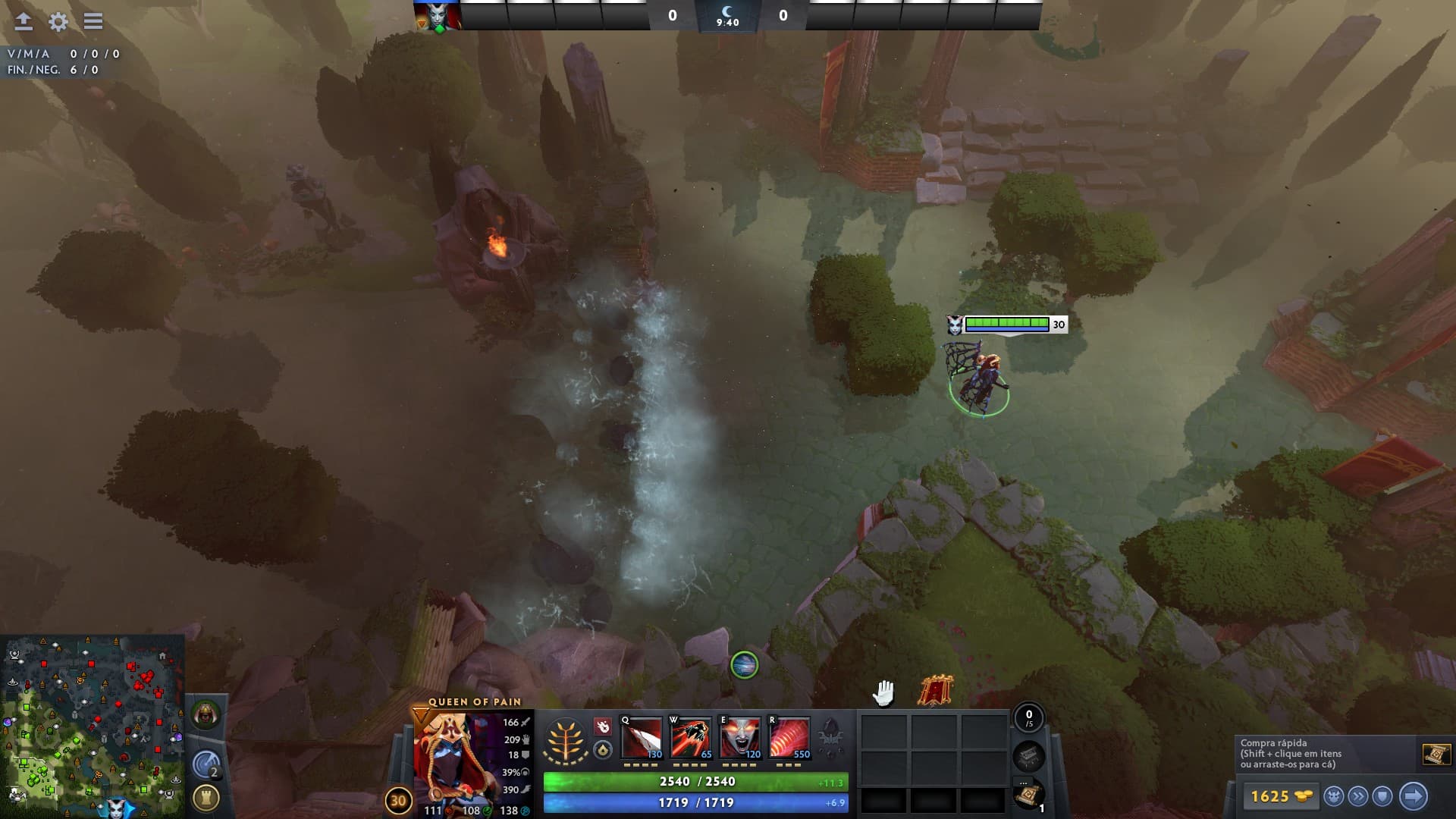The width and height of the screenshot is (1456, 819).
Task: Click the dashboard arrow button
Action: coord(24,21)
